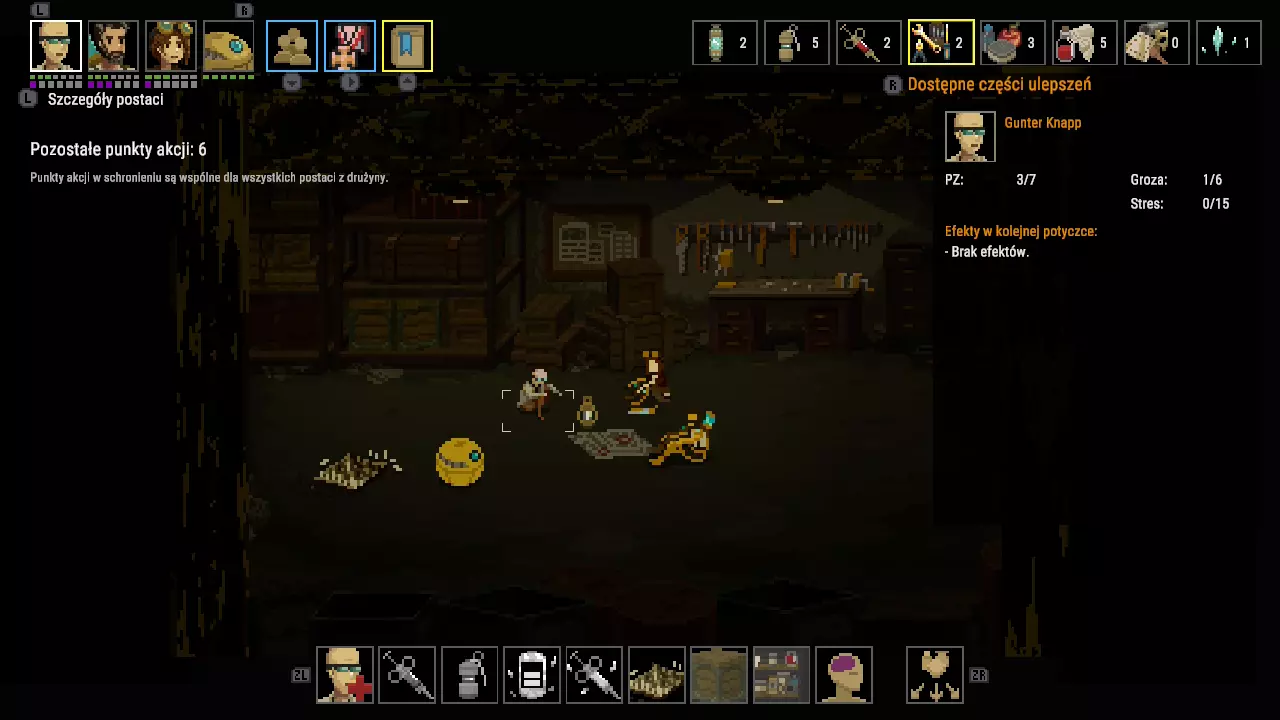The image size is (1280, 720).
Task: Use the heal character action with red cross
Action: [x=345, y=675]
